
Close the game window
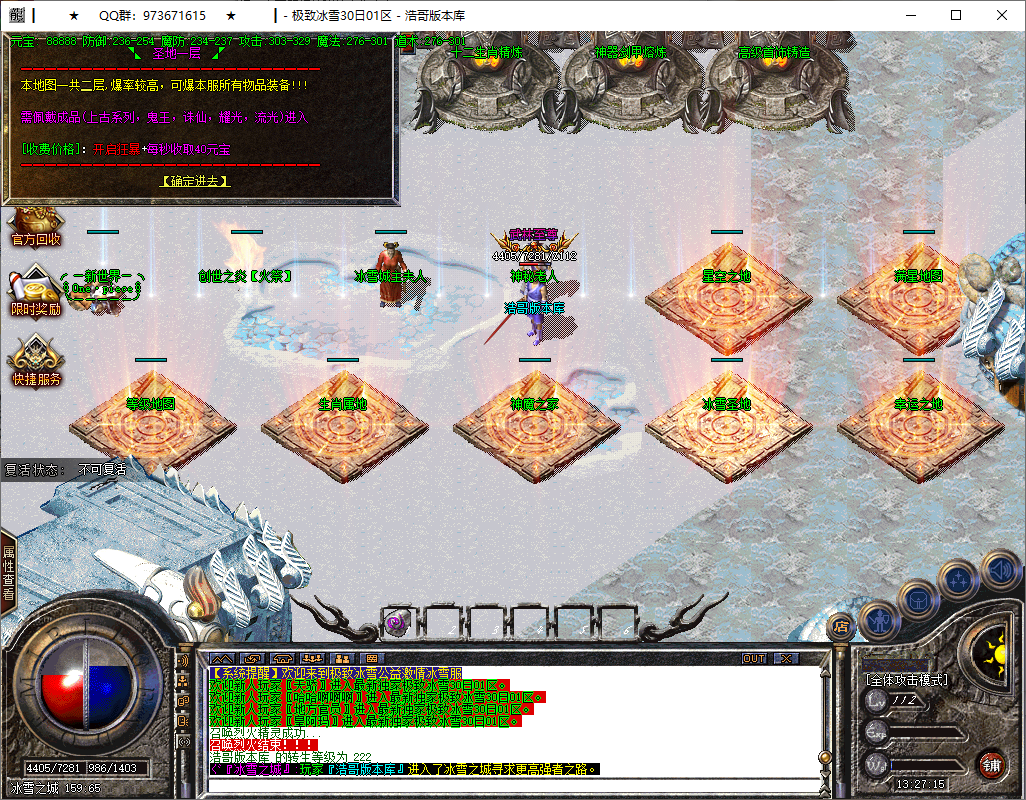pos(1002,16)
